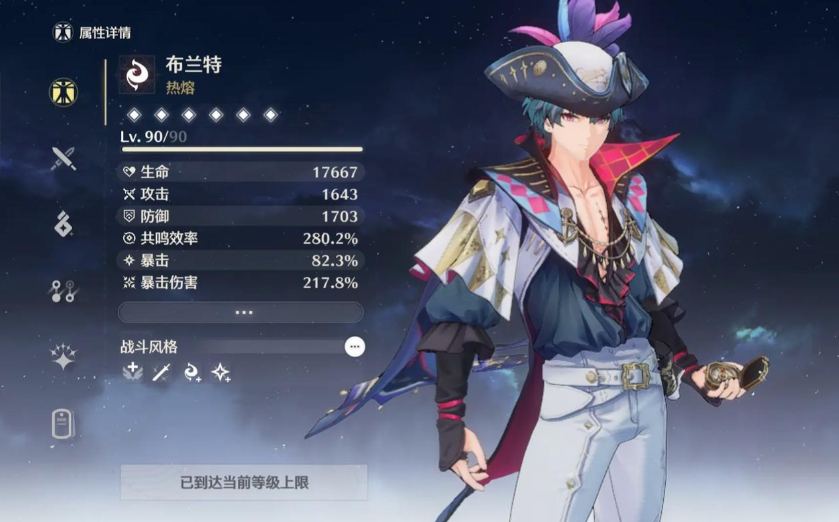Open combat style details via round ellipsis button
The width and height of the screenshot is (839, 522).
point(355,346)
